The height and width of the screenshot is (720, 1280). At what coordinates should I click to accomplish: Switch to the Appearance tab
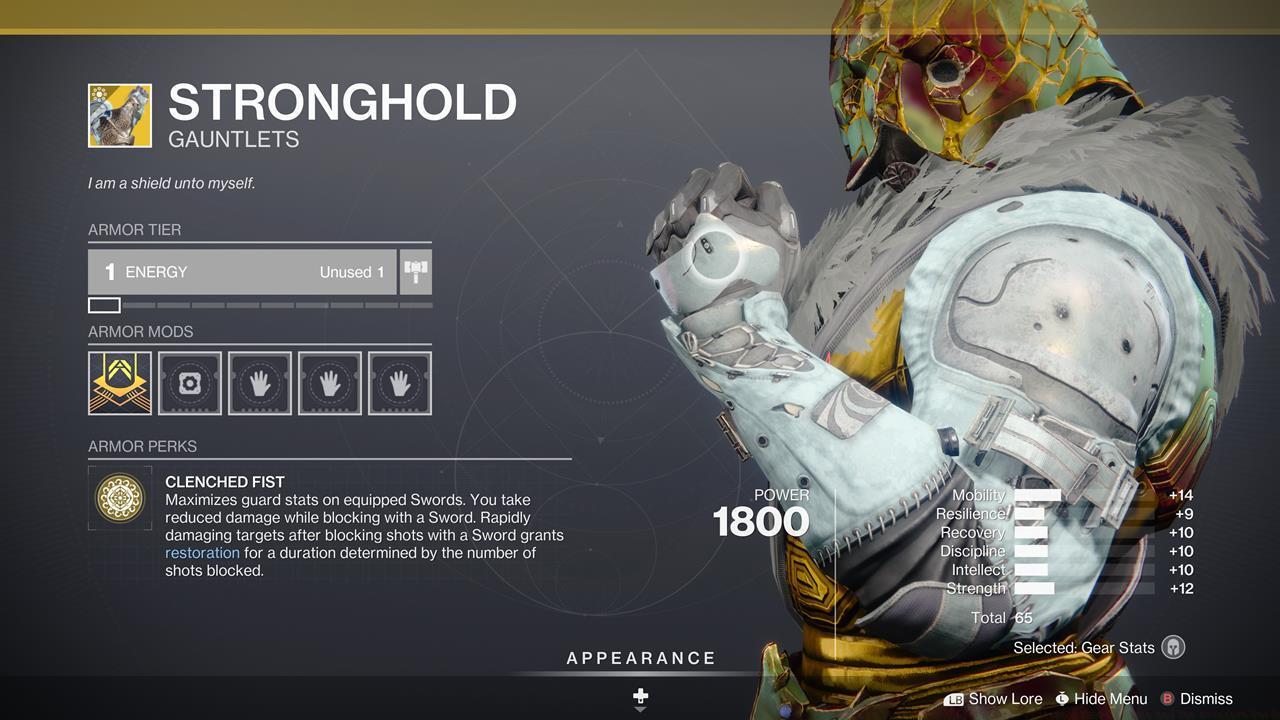click(x=640, y=658)
